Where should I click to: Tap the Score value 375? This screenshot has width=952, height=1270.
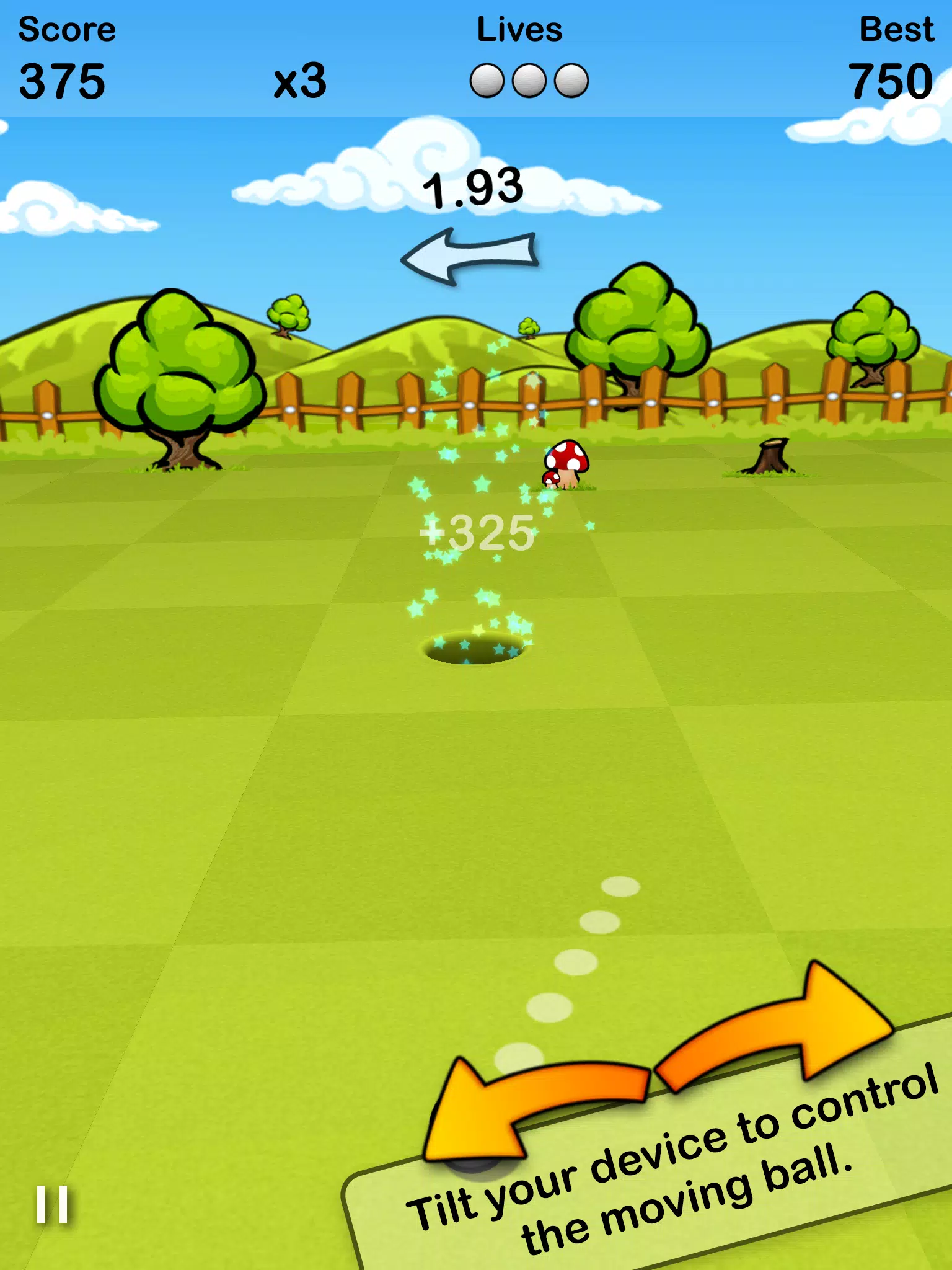62,81
